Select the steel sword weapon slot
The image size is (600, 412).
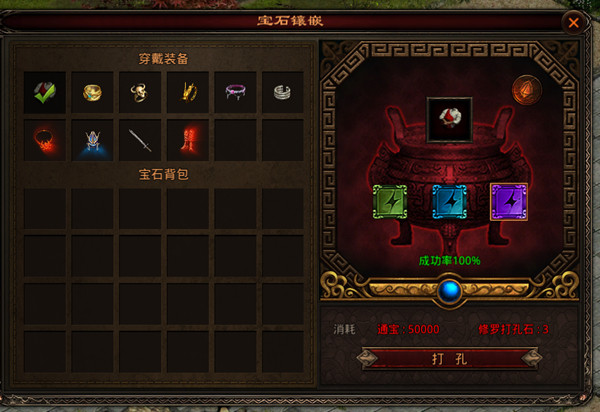140,139
